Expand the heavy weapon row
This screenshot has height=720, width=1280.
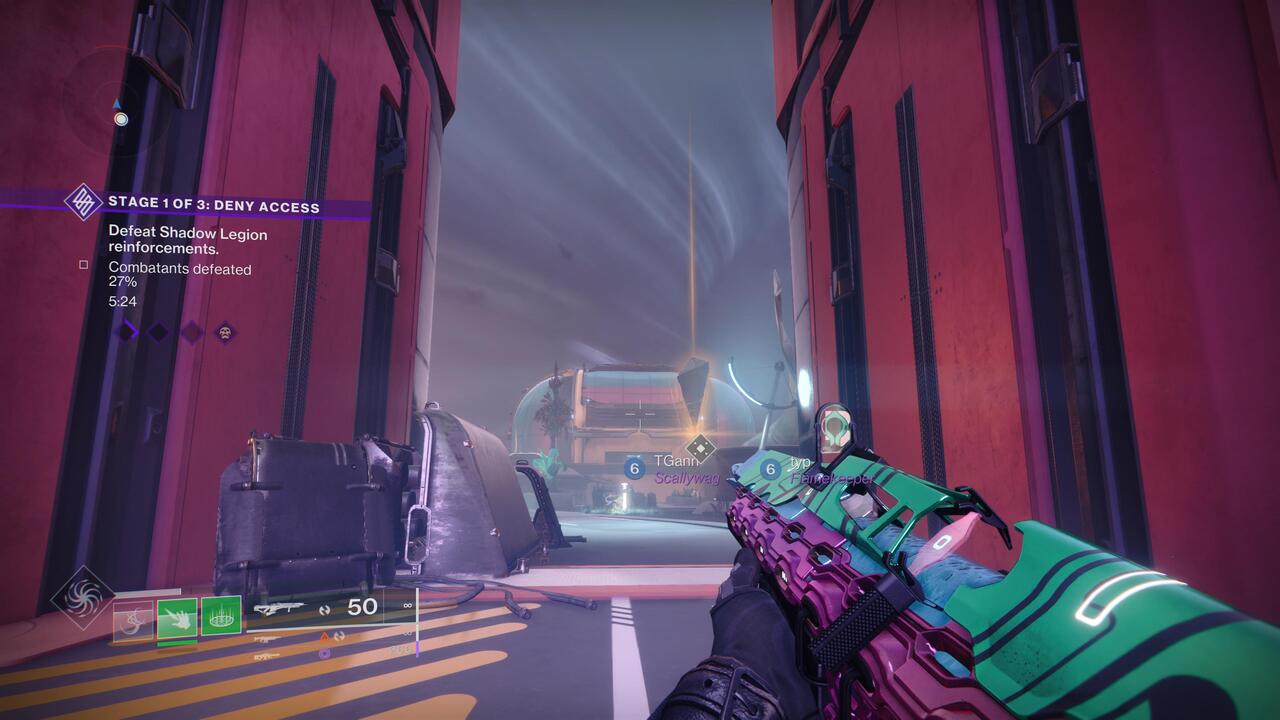[x=268, y=655]
